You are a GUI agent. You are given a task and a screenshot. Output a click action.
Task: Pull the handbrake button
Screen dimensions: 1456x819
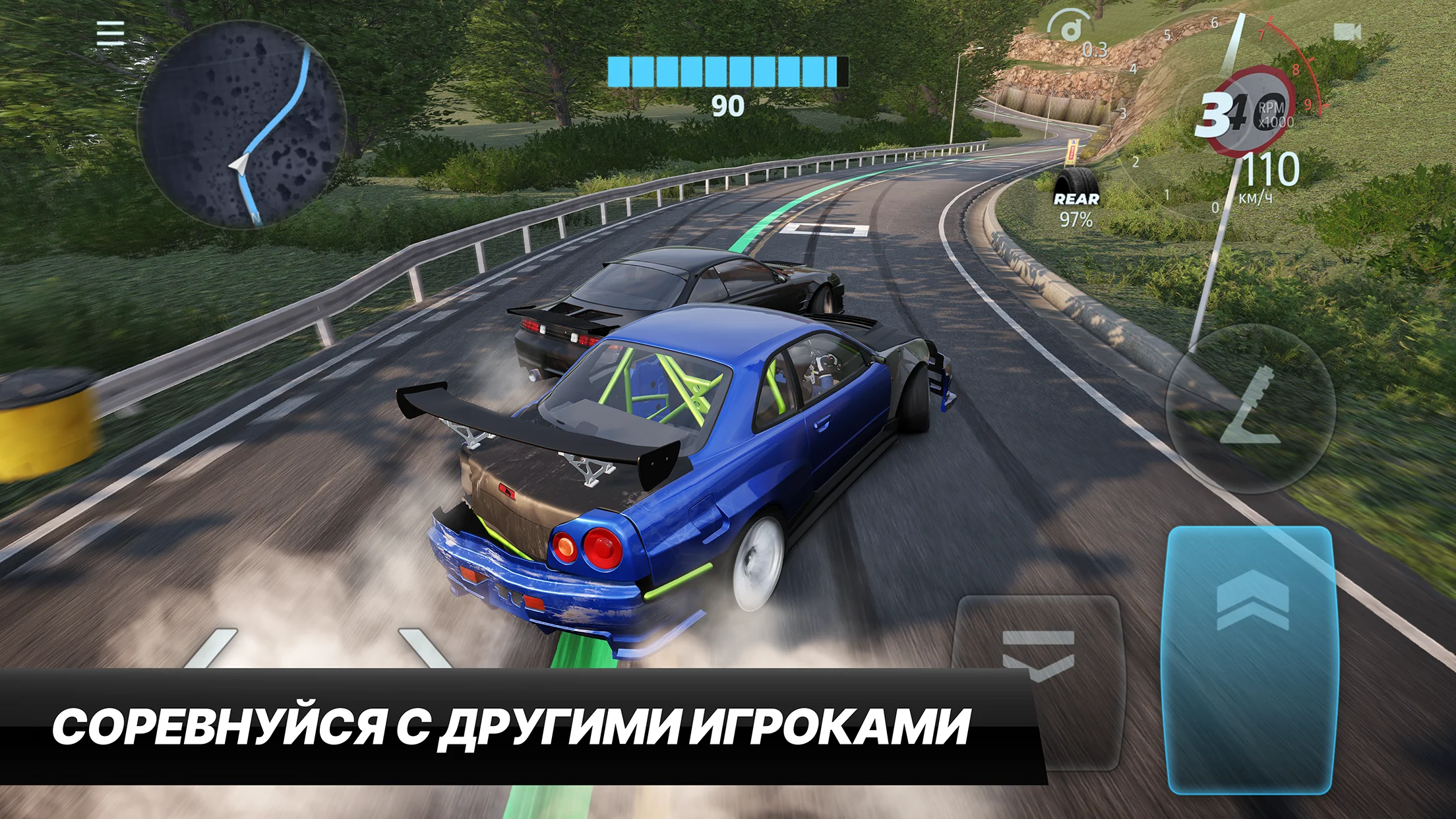pos(1250,409)
